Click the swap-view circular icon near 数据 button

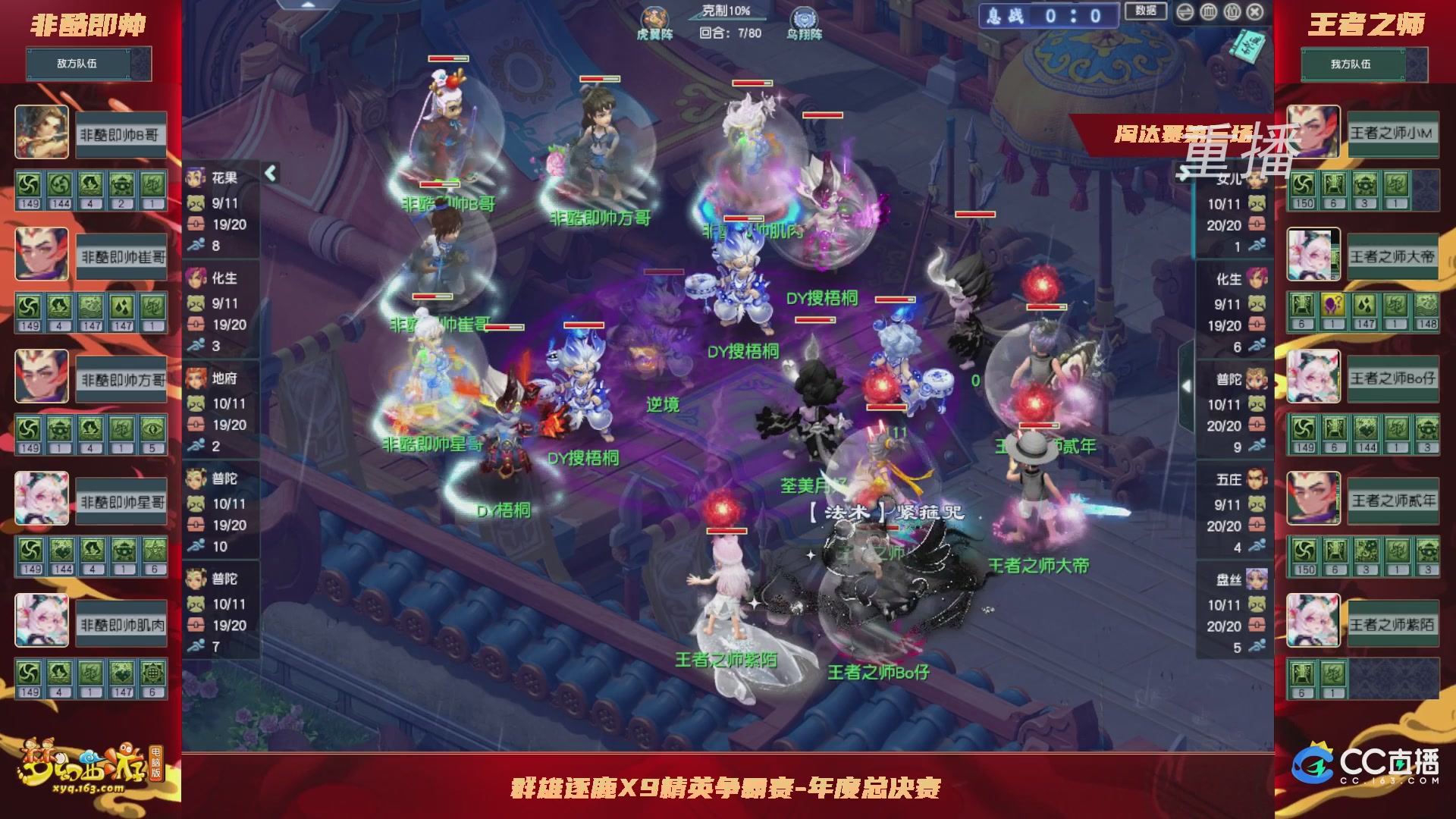point(1186,11)
